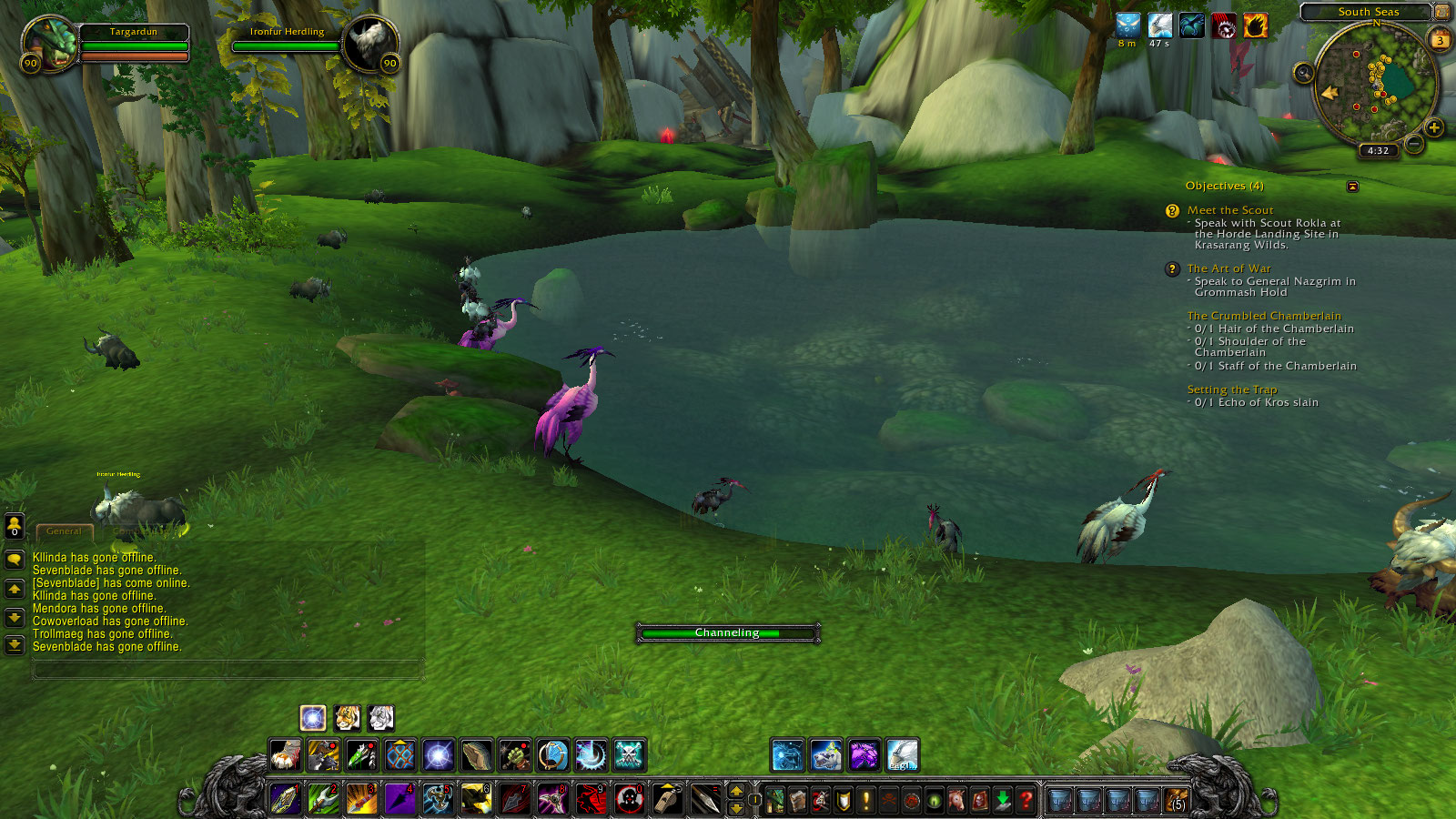Use the whistle ability on the action bar
The width and height of the screenshot is (1456, 819).
(667, 800)
